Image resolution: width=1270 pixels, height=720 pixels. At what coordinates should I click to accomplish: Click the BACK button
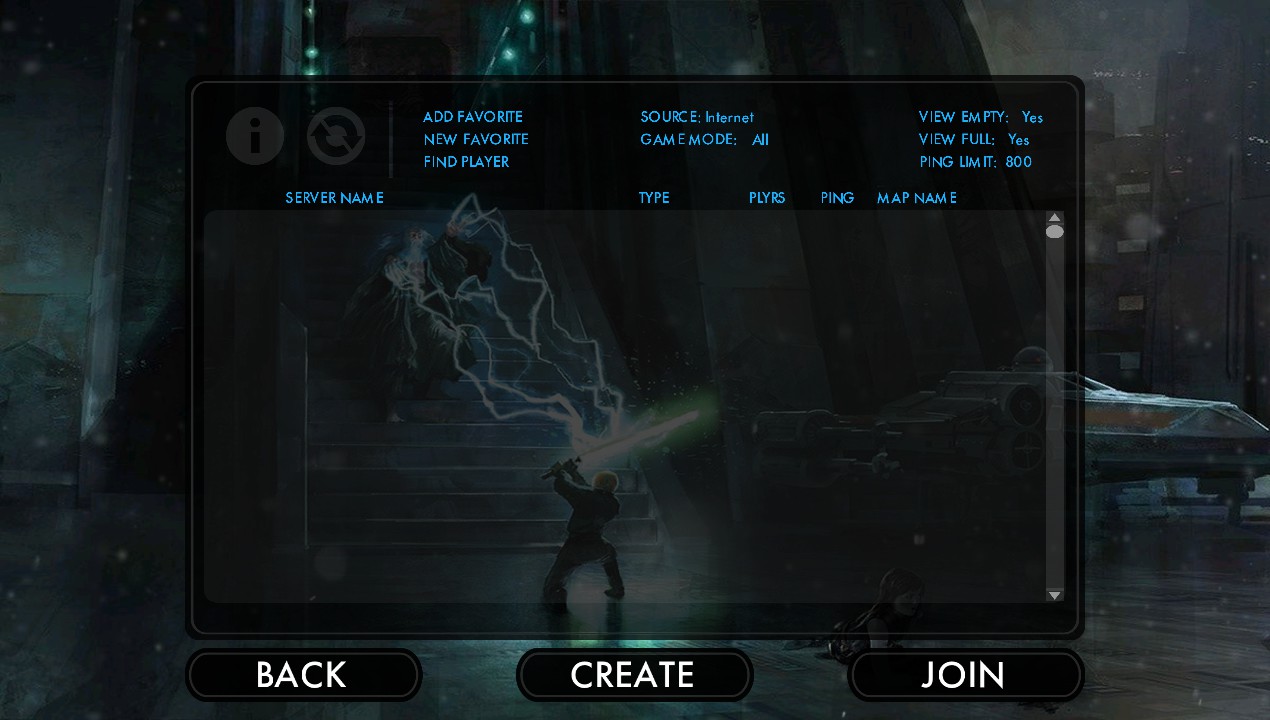pos(302,675)
